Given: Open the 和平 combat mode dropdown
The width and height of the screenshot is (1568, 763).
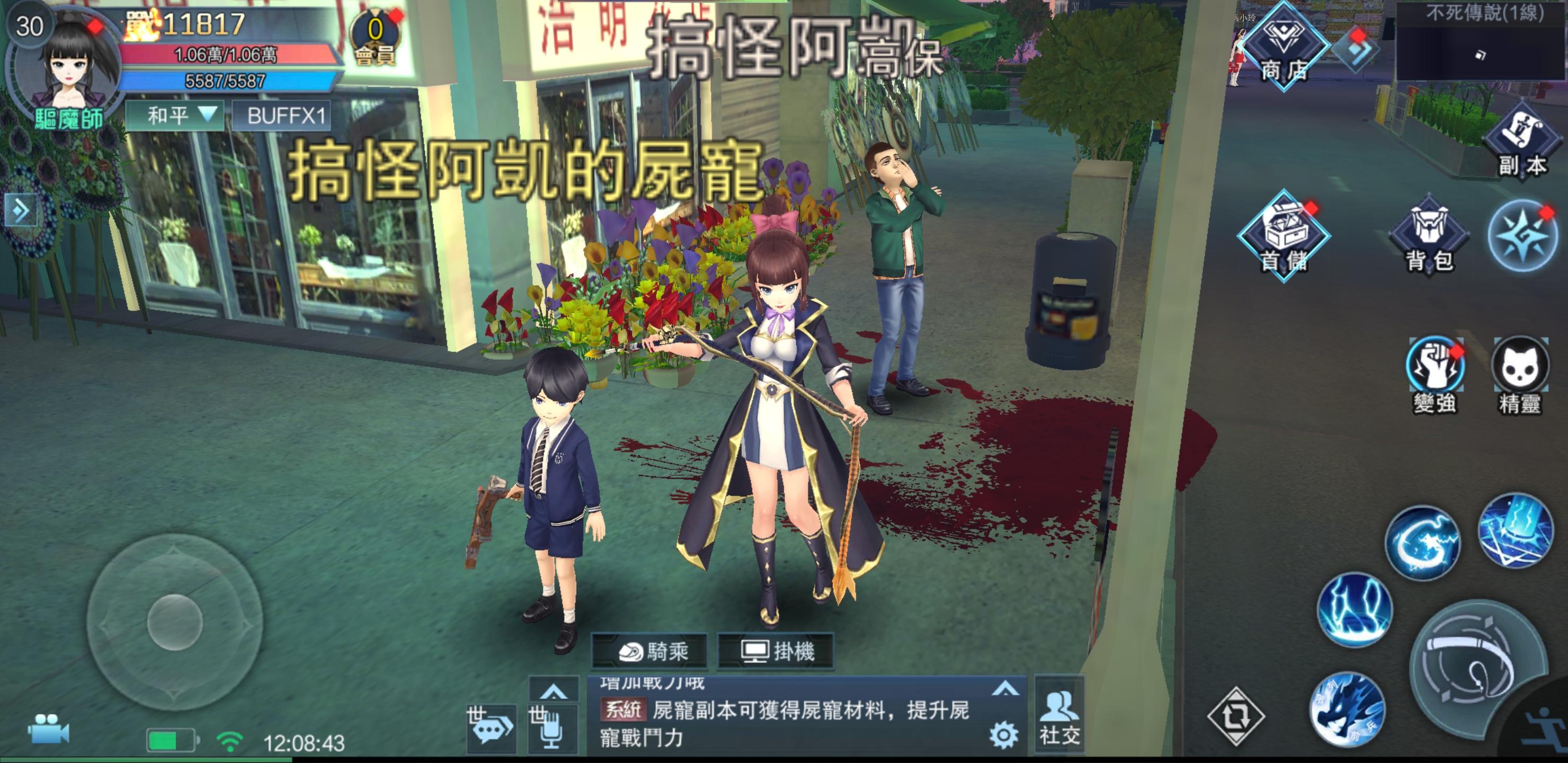Looking at the screenshot, I should tap(175, 115).
